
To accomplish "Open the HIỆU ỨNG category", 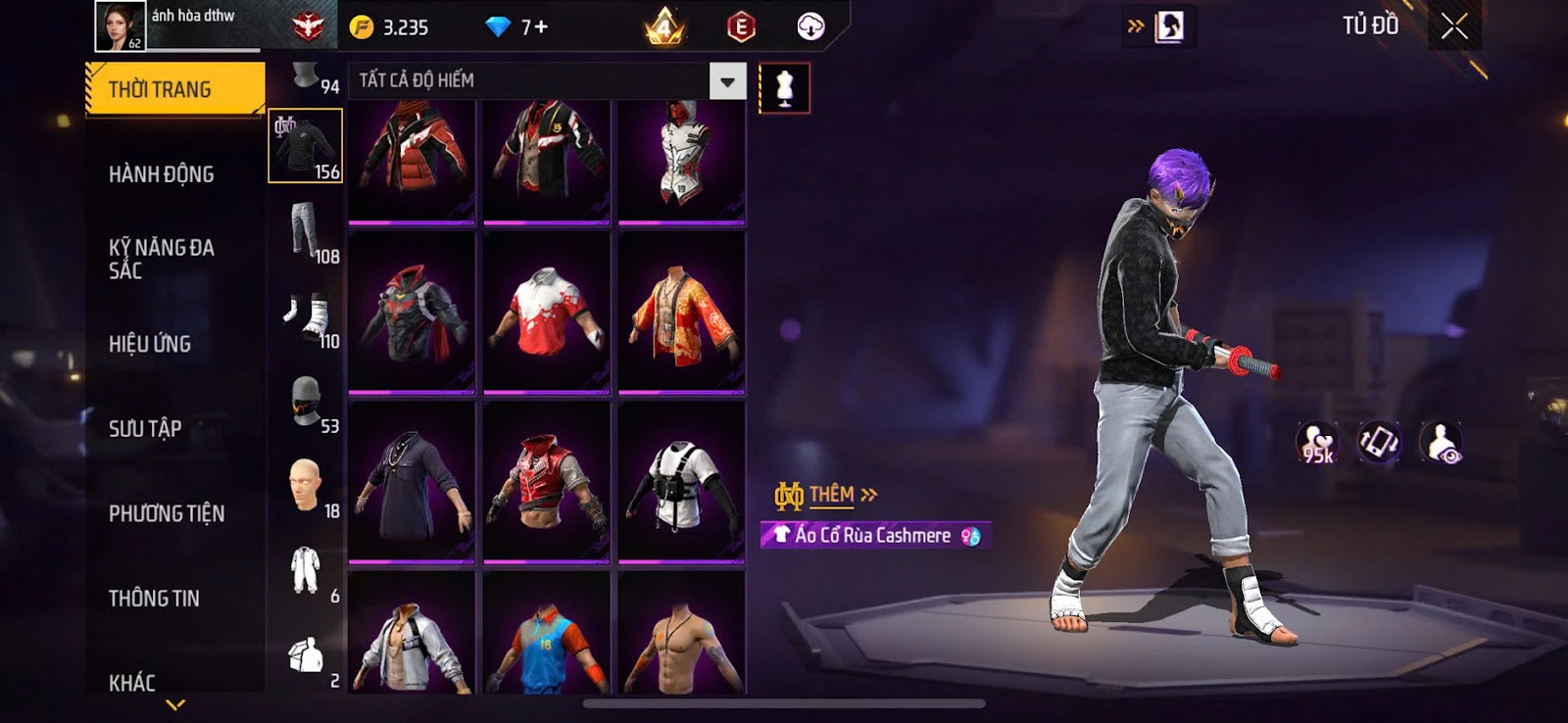I will [150, 344].
